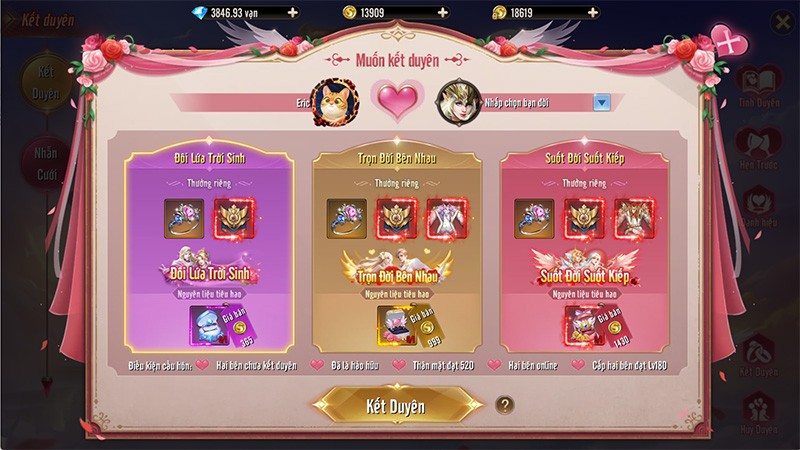Inspect the 1430 price gift box item

582,325
